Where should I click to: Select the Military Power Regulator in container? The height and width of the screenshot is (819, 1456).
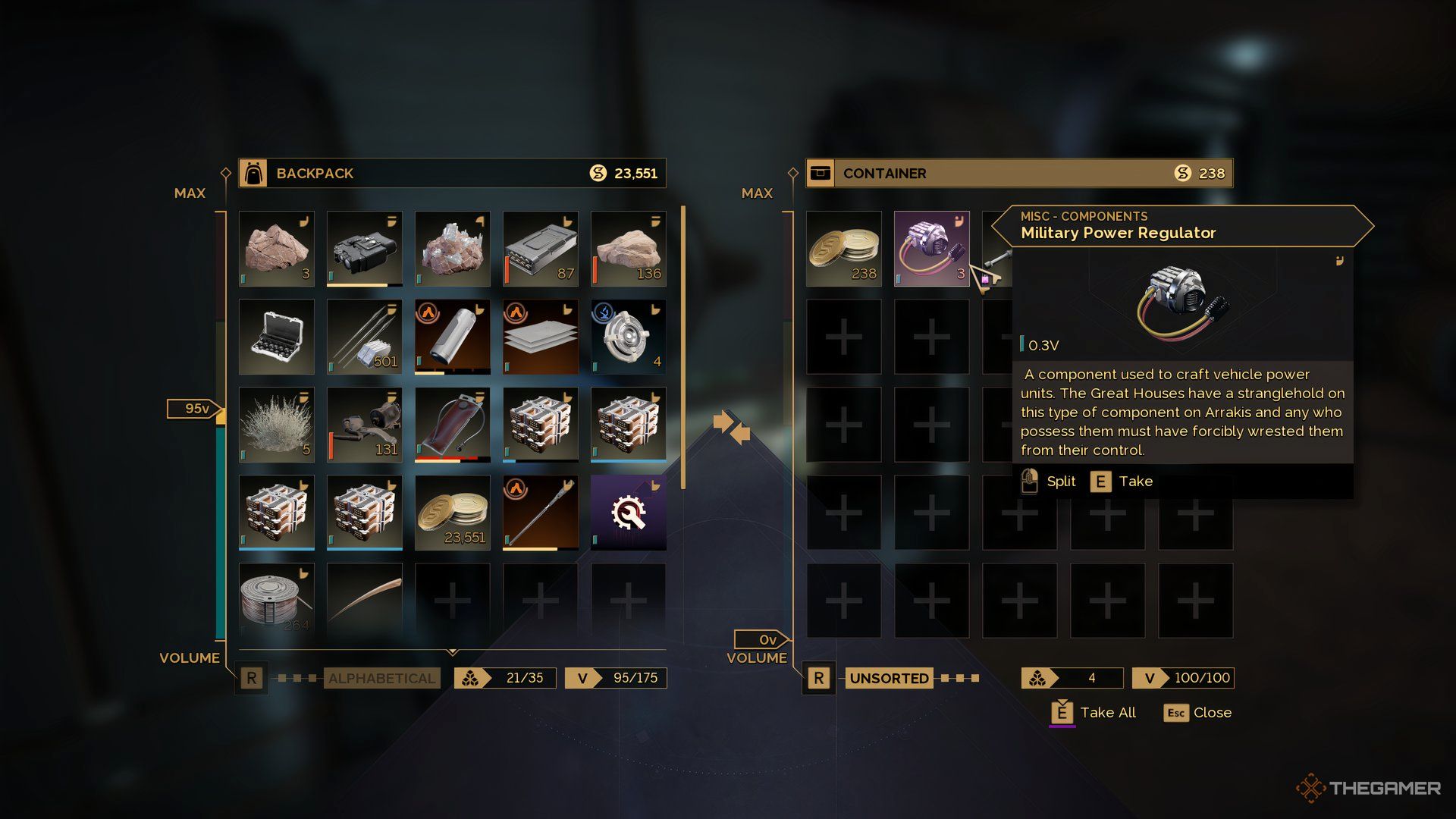pos(931,249)
